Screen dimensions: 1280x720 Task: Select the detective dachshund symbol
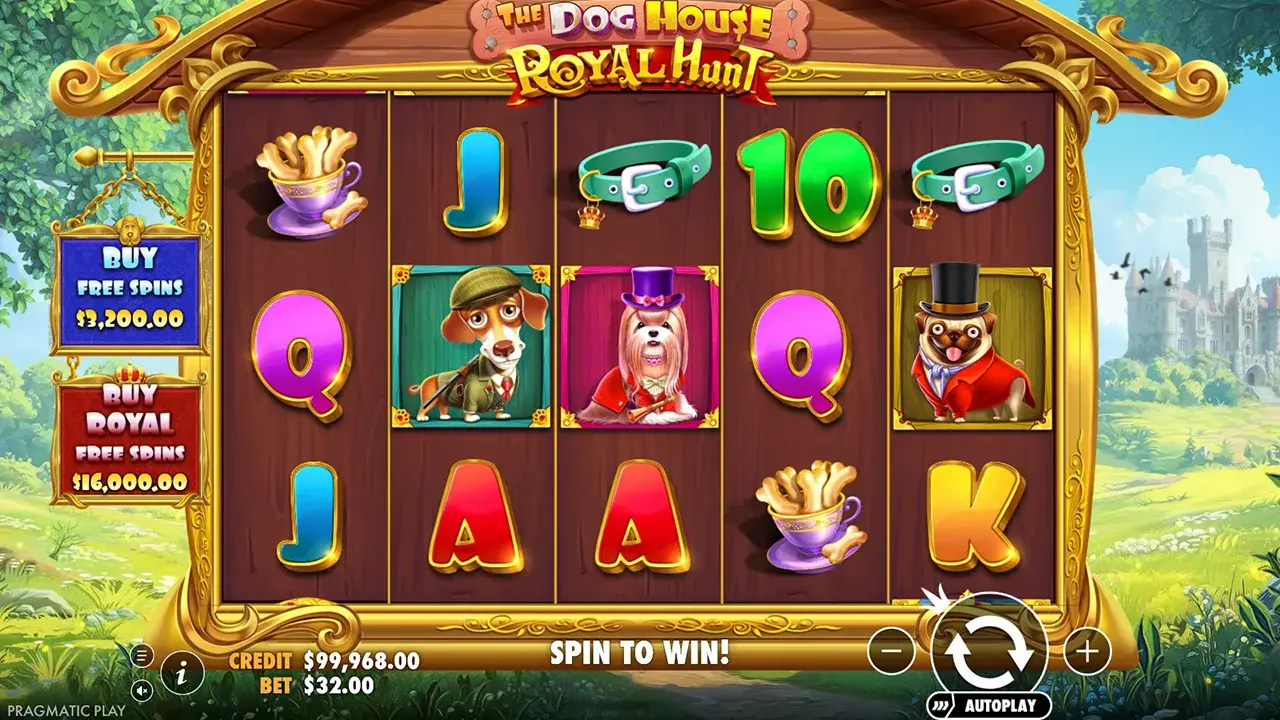[x=465, y=345]
